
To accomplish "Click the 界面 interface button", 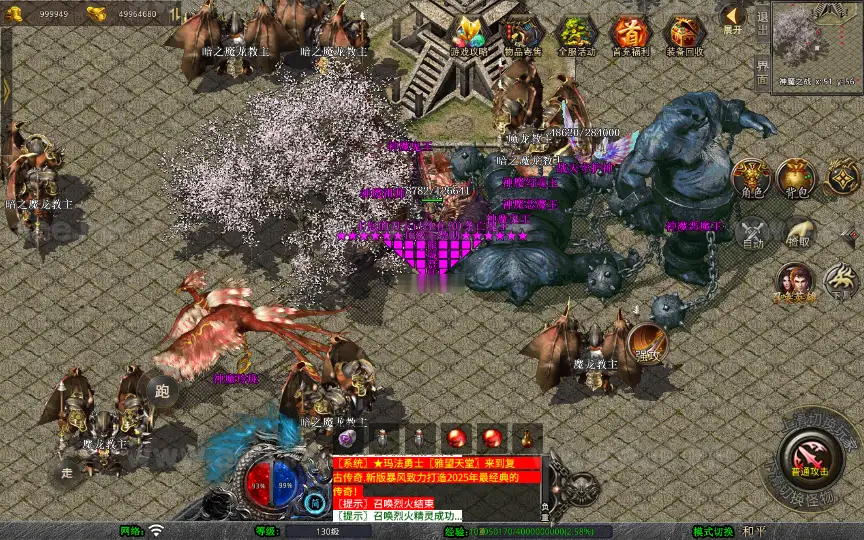I will (x=762, y=70).
